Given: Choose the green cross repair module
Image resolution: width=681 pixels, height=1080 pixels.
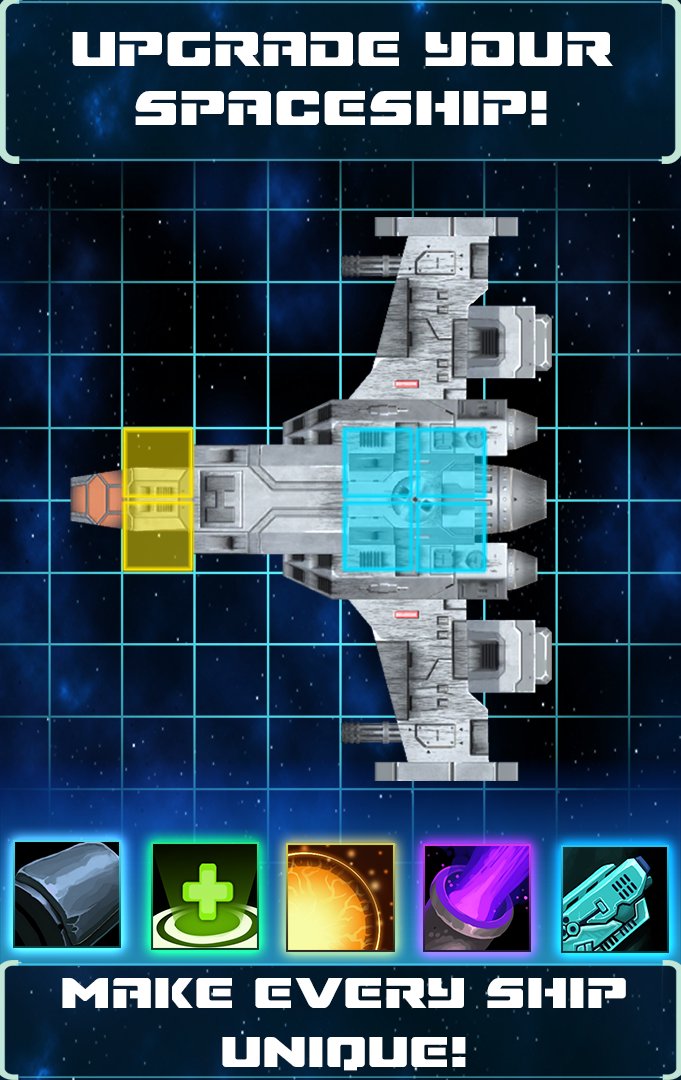Looking at the screenshot, I should point(204,895).
